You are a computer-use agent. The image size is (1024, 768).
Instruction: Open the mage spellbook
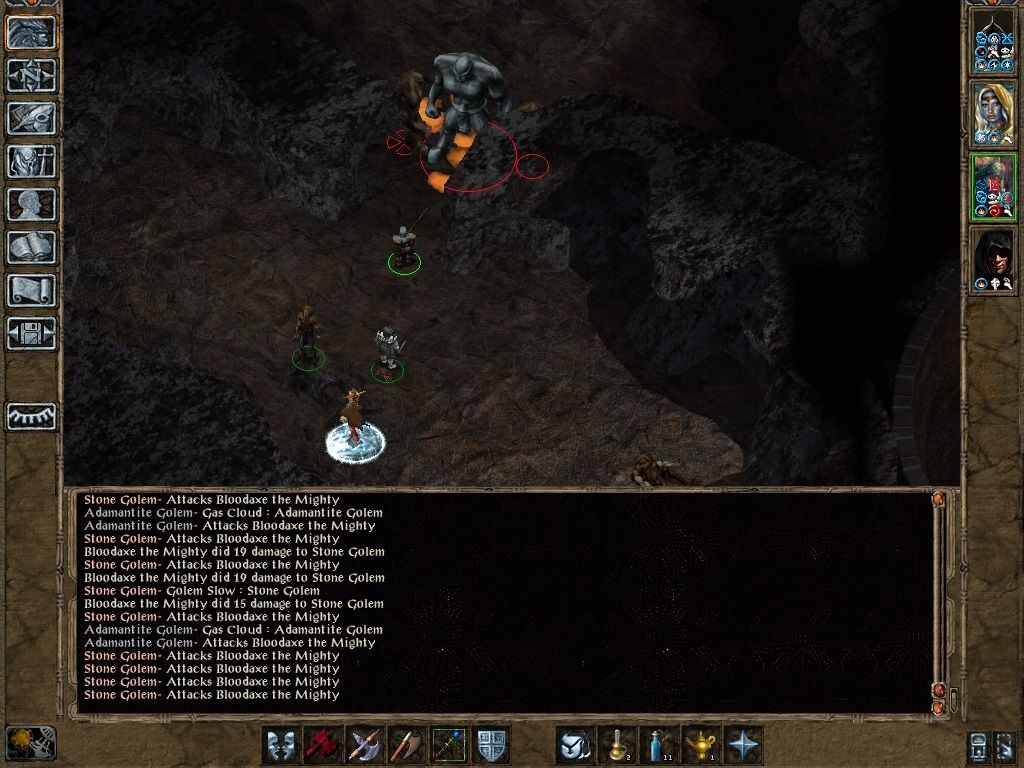[x=31, y=247]
